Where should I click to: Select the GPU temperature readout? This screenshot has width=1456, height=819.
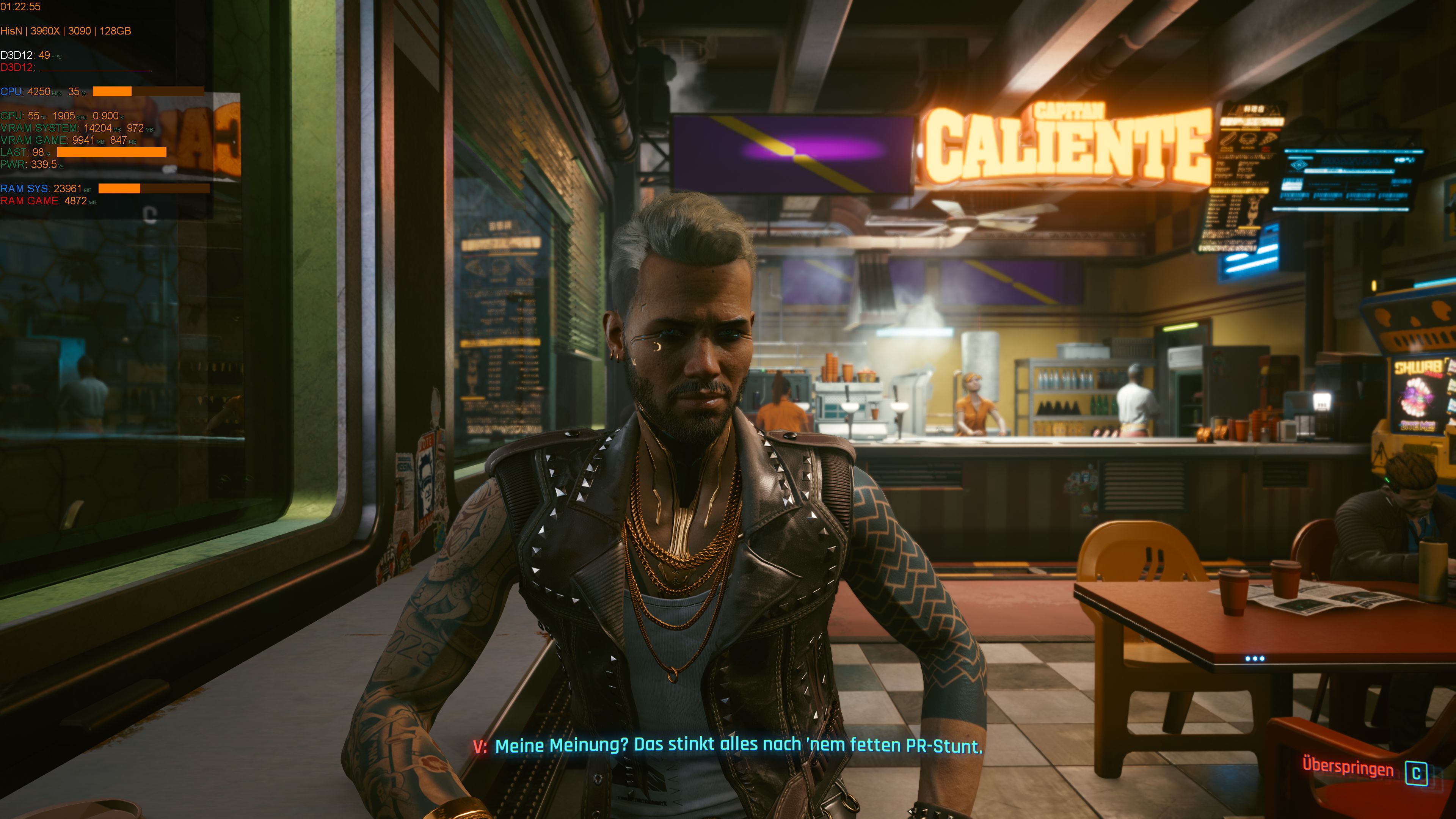[x=34, y=115]
